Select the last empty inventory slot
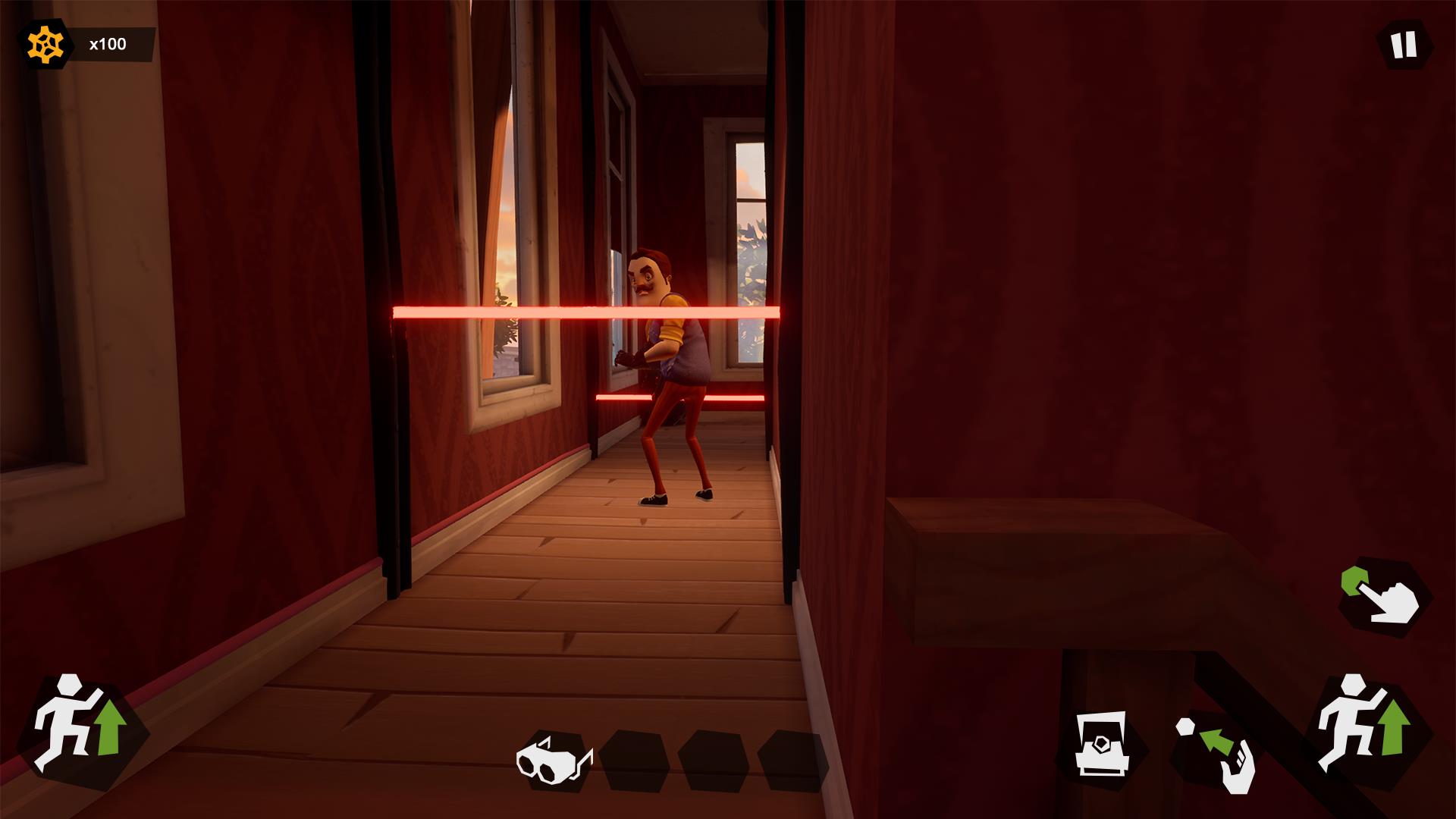The image size is (1456, 819). (x=792, y=761)
